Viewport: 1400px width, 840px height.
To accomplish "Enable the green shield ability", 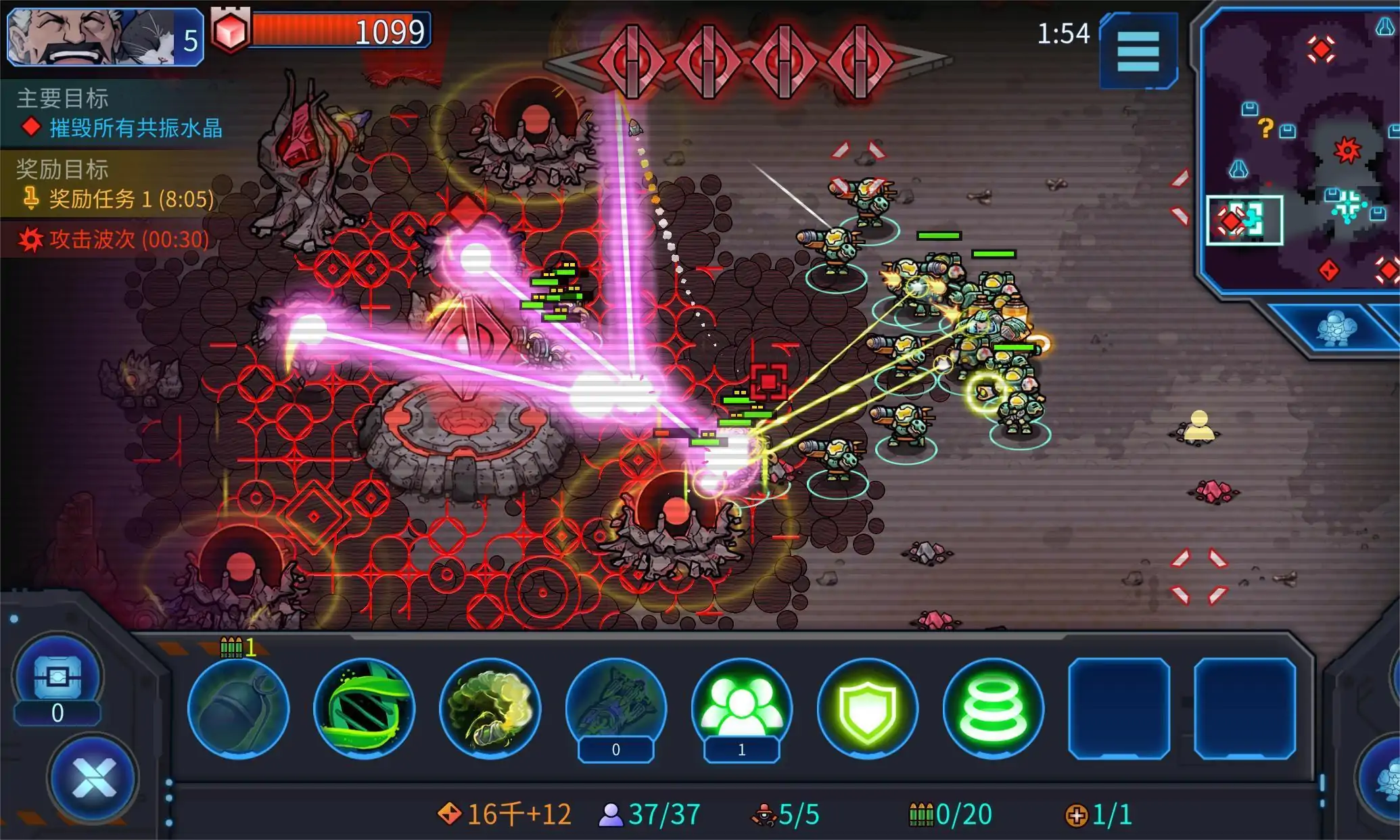I will pos(867,708).
